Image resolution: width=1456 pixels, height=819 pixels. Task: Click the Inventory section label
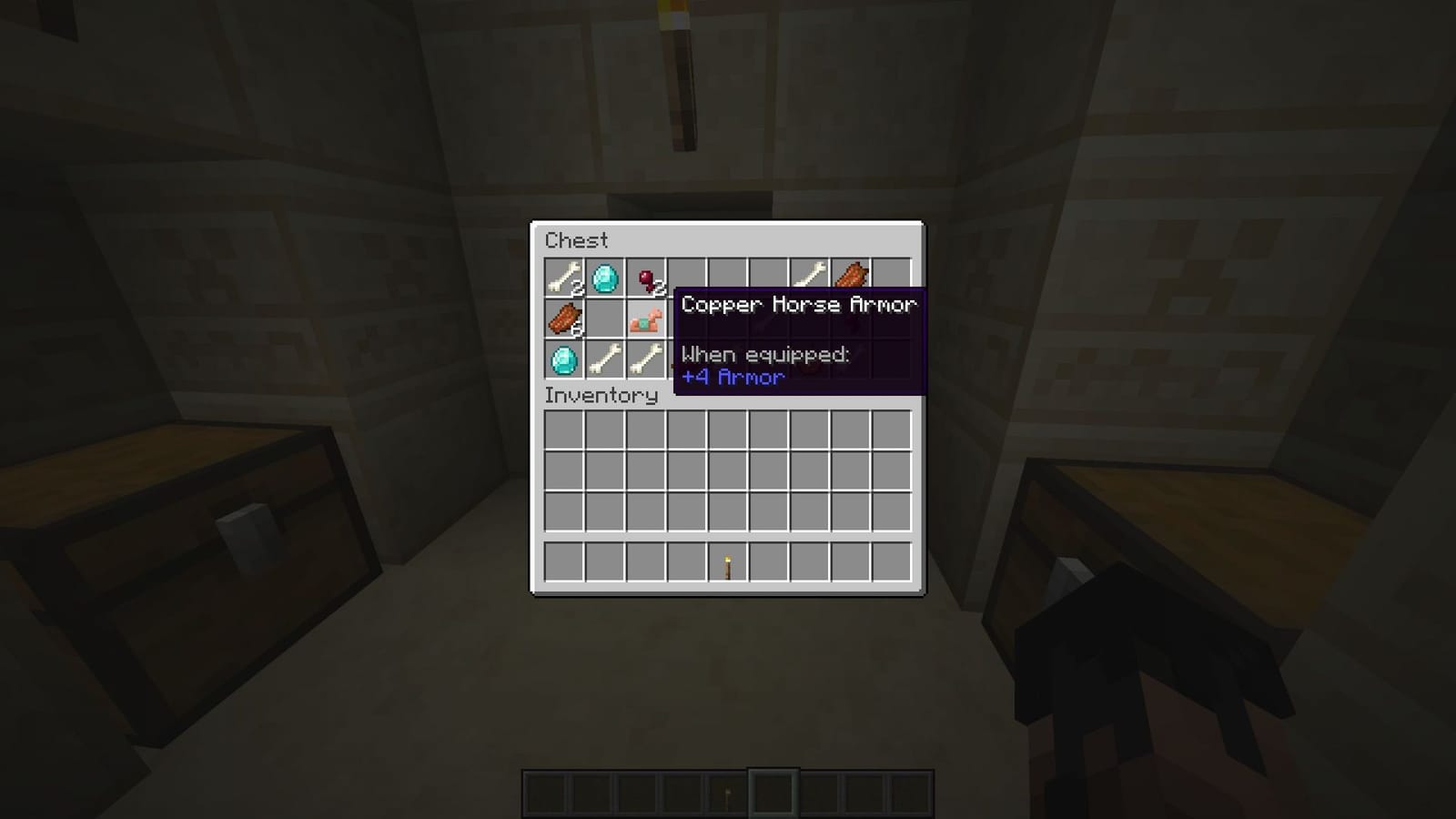[601, 396]
